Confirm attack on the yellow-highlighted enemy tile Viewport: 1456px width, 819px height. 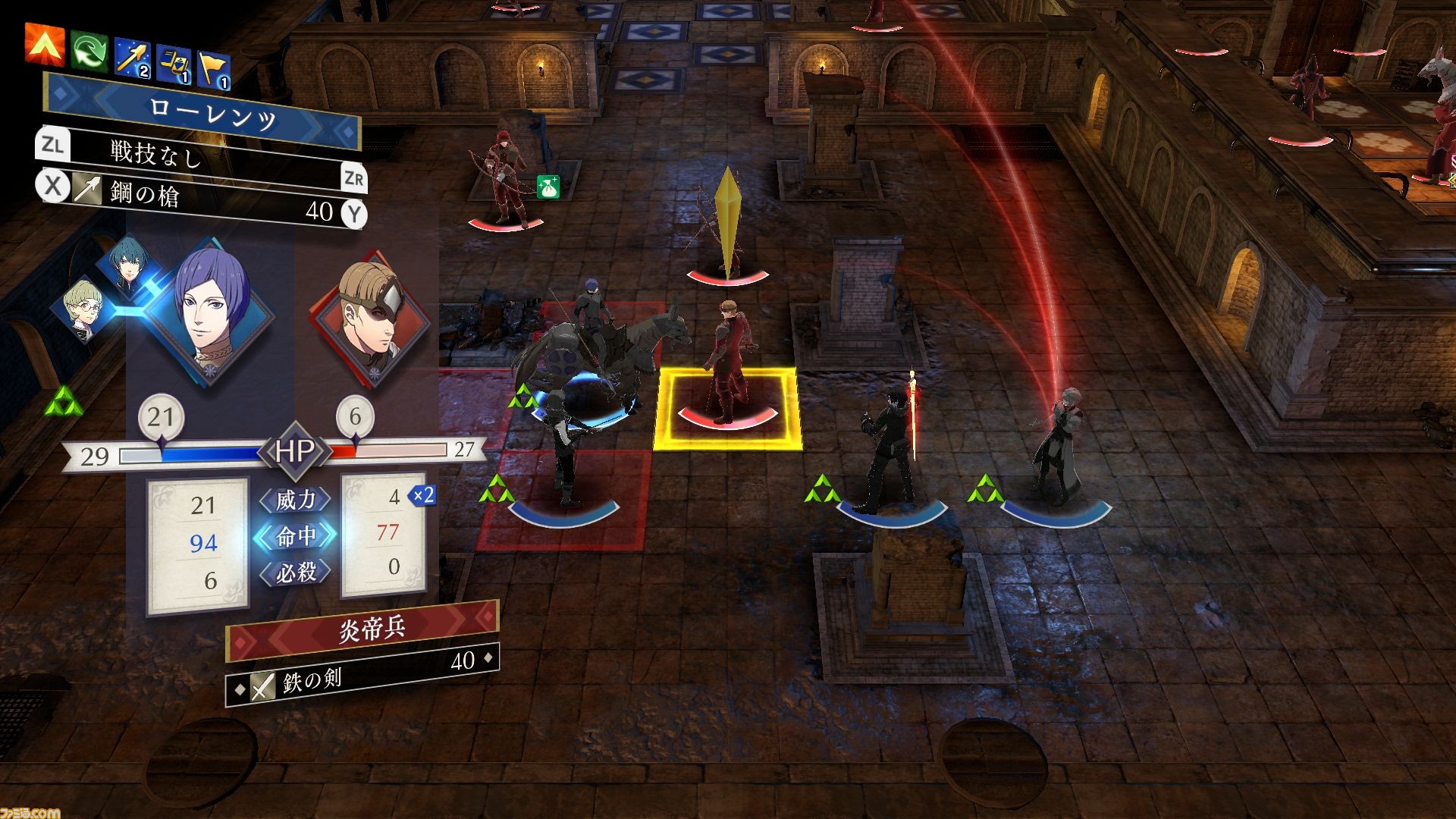[x=727, y=408]
